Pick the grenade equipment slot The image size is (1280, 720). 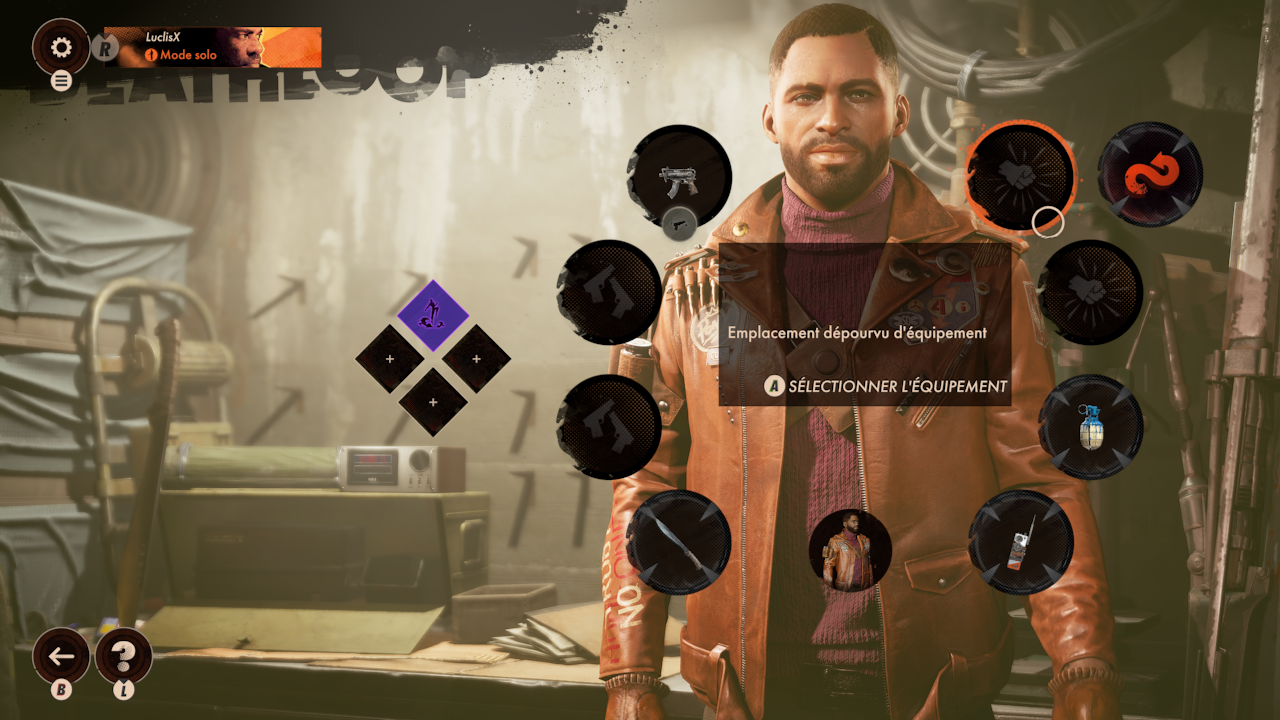(x=1091, y=427)
